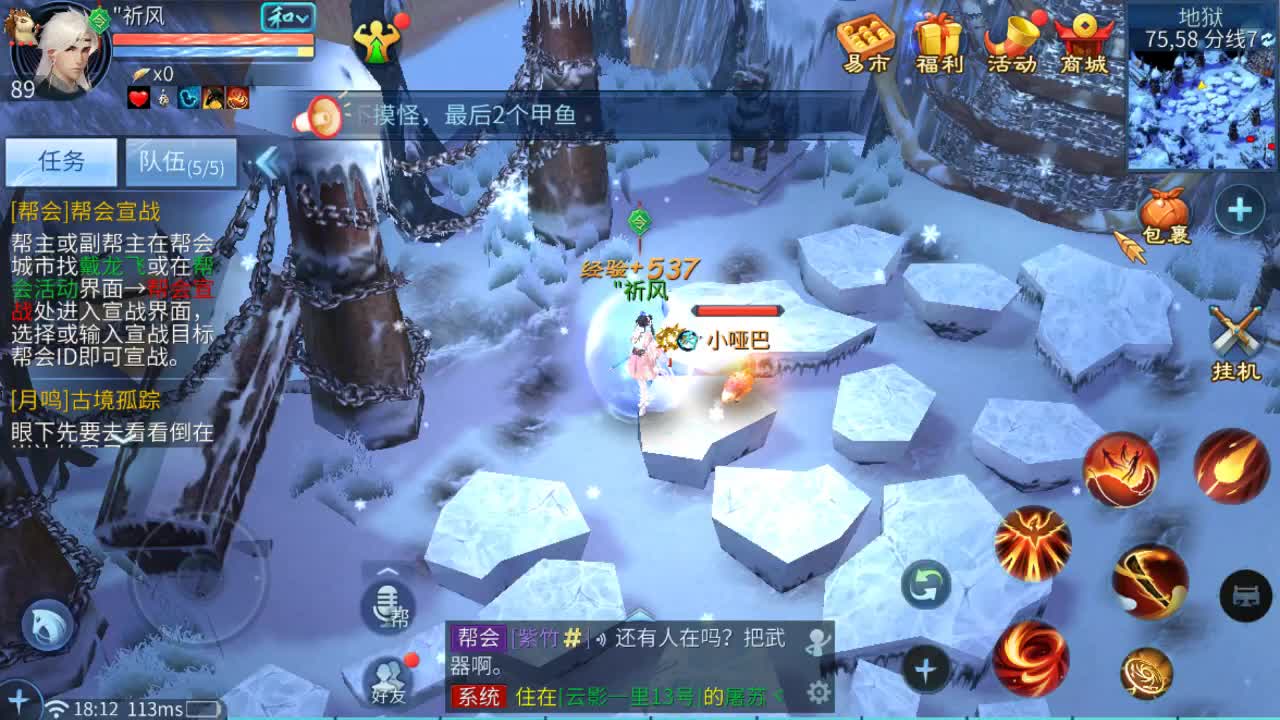
Task: Click the 云影一里13号 link in system chat
Action: coord(632,694)
